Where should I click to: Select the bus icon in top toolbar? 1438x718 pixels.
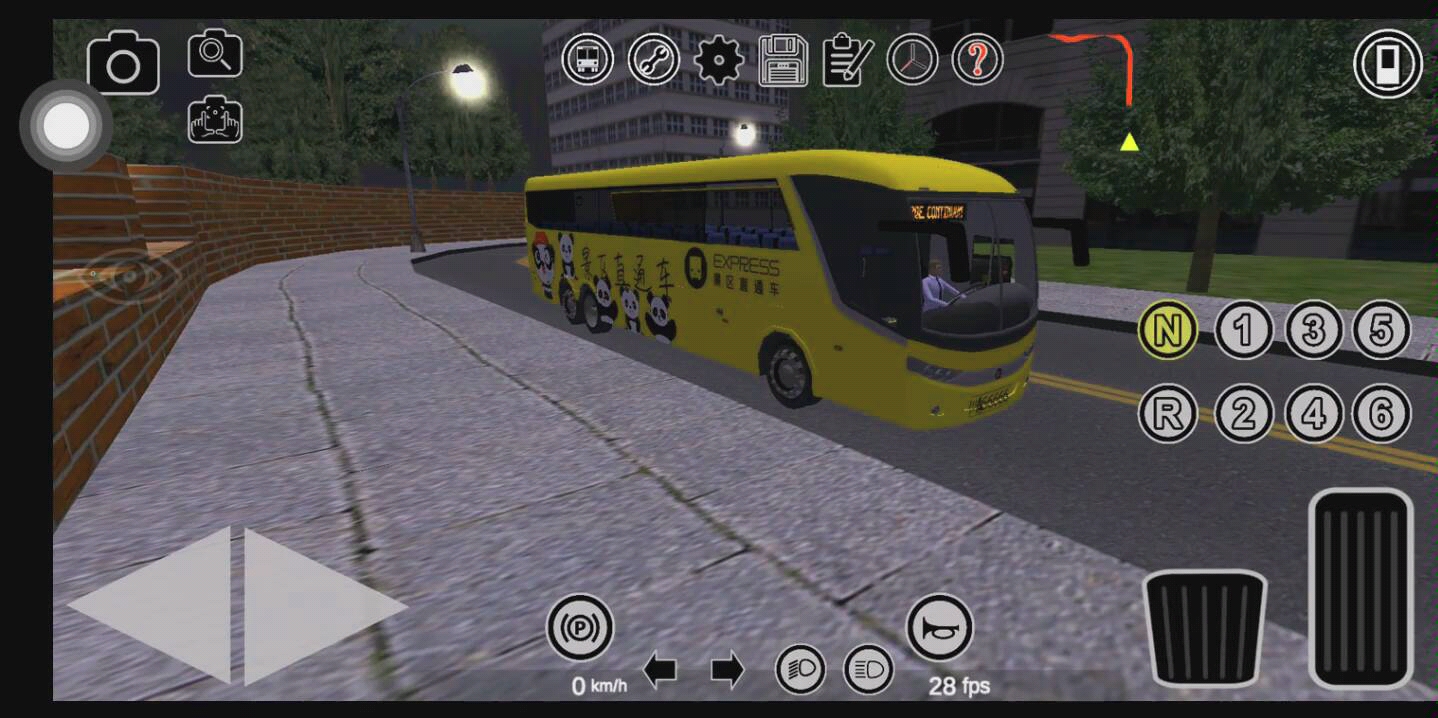(588, 59)
